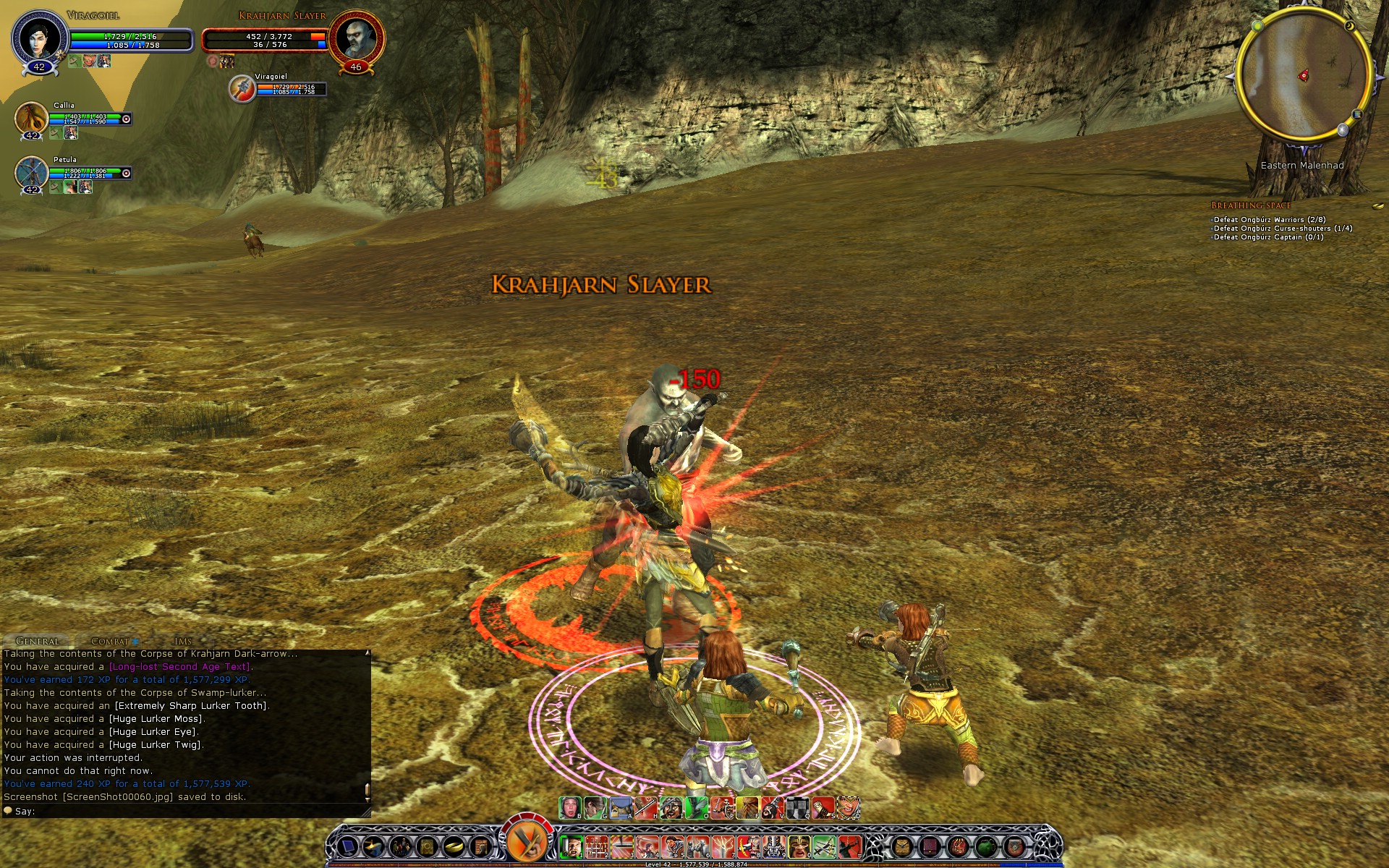Switch to the IMs chat tab
Image resolution: width=1389 pixels, height=868 pixels.
point(183,641)
